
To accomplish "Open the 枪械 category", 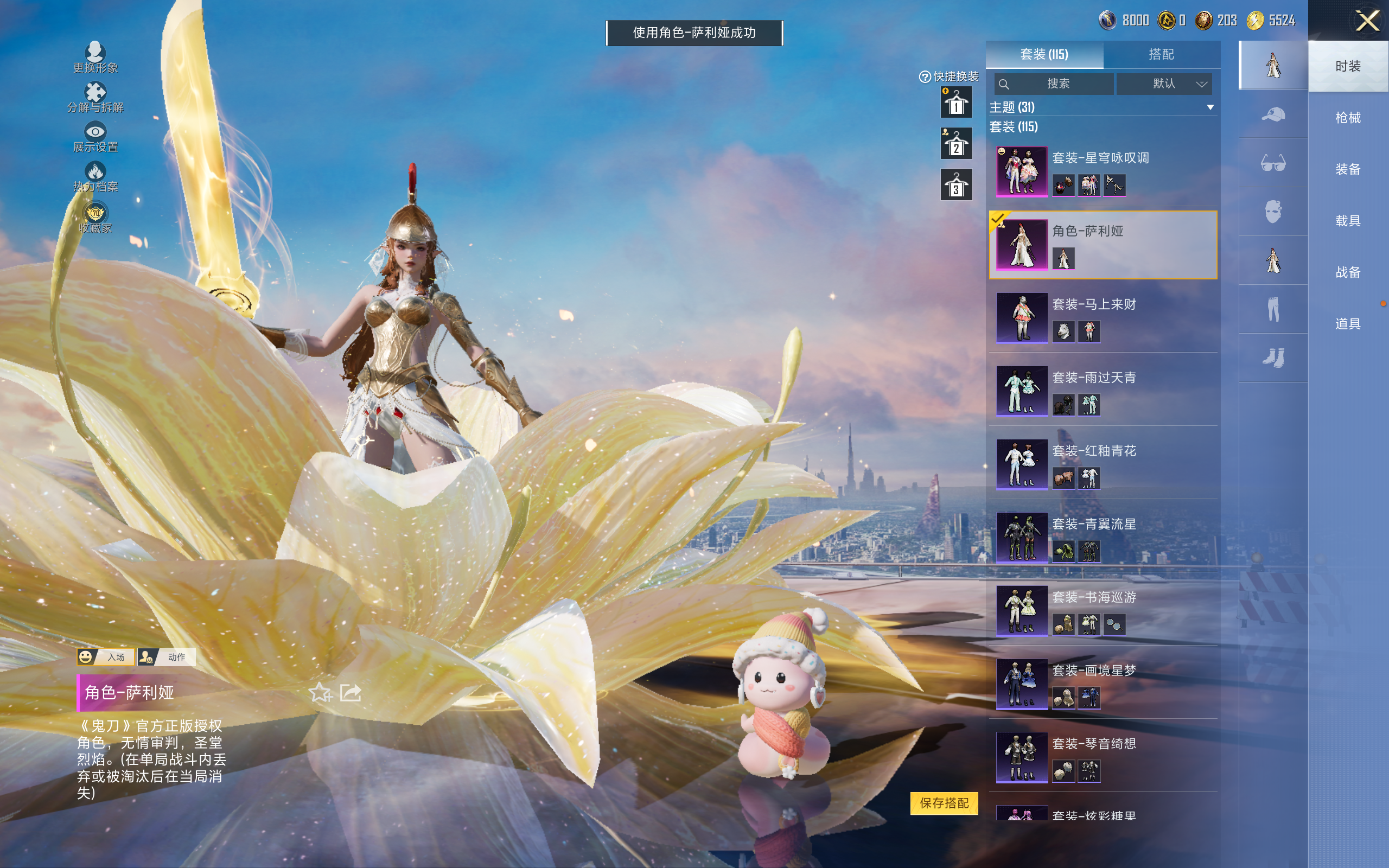I will point(1347,118).
